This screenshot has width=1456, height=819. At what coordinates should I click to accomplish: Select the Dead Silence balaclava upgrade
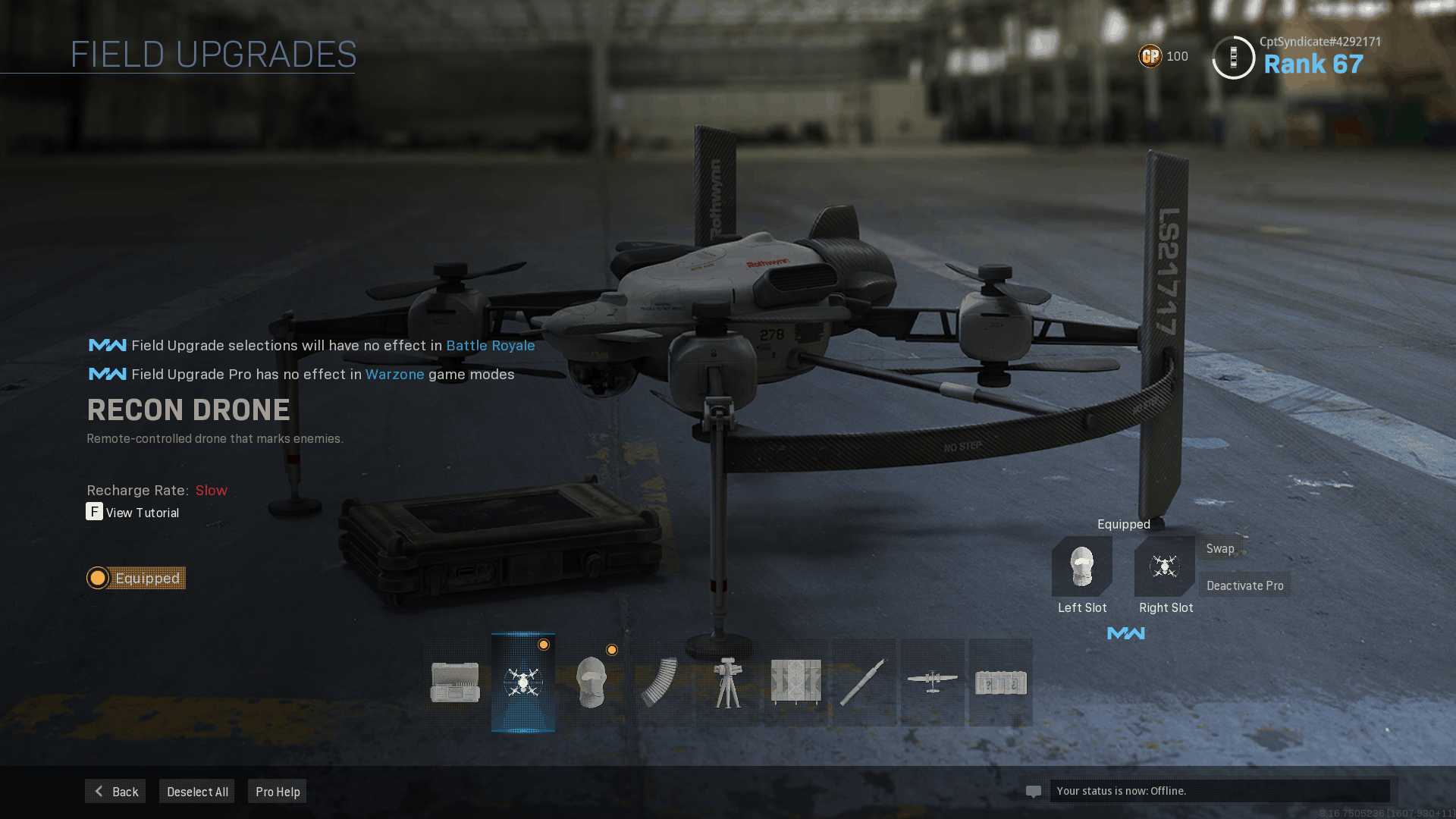591,682
